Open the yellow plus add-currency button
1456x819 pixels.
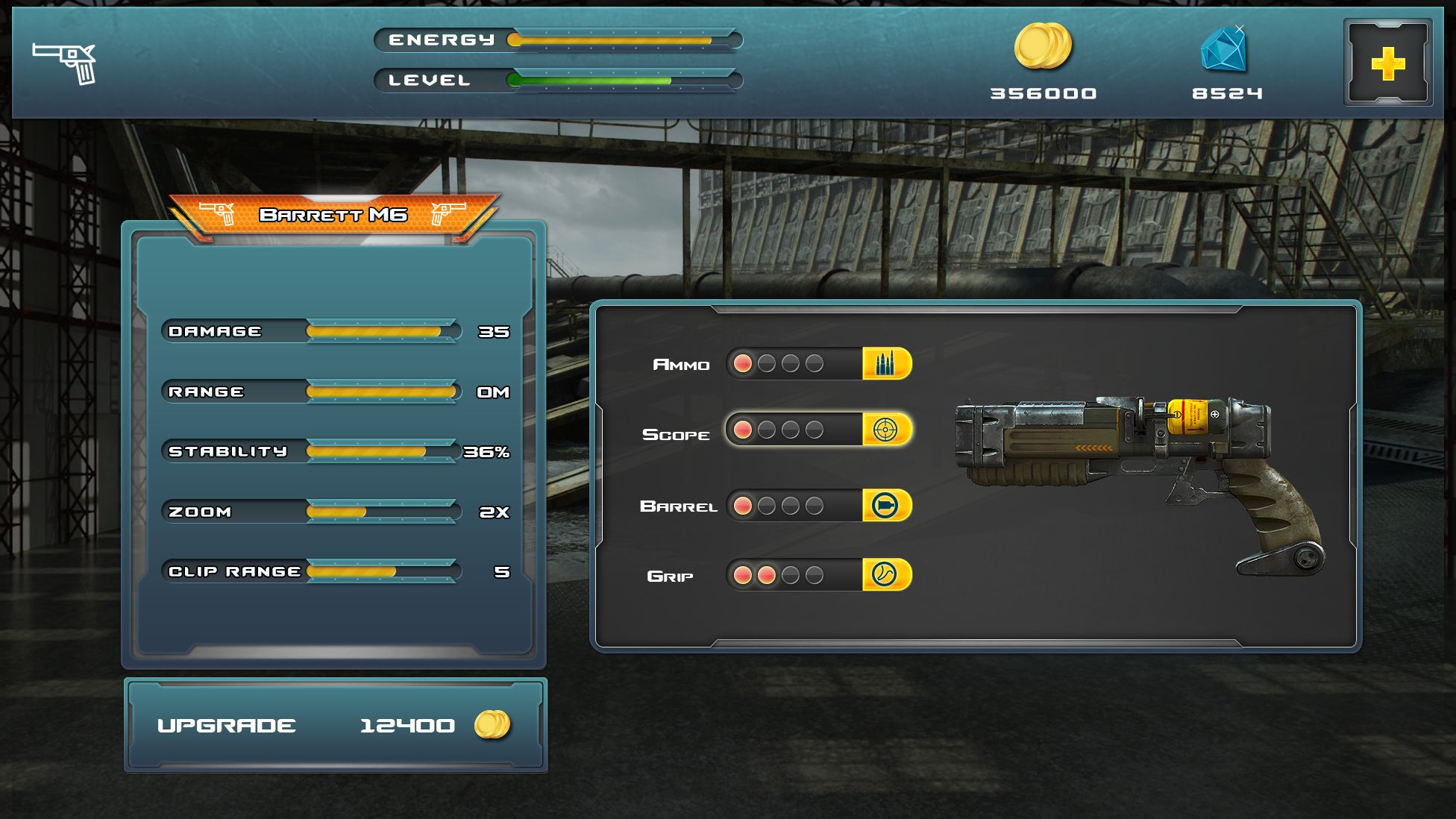[1387, 63]
